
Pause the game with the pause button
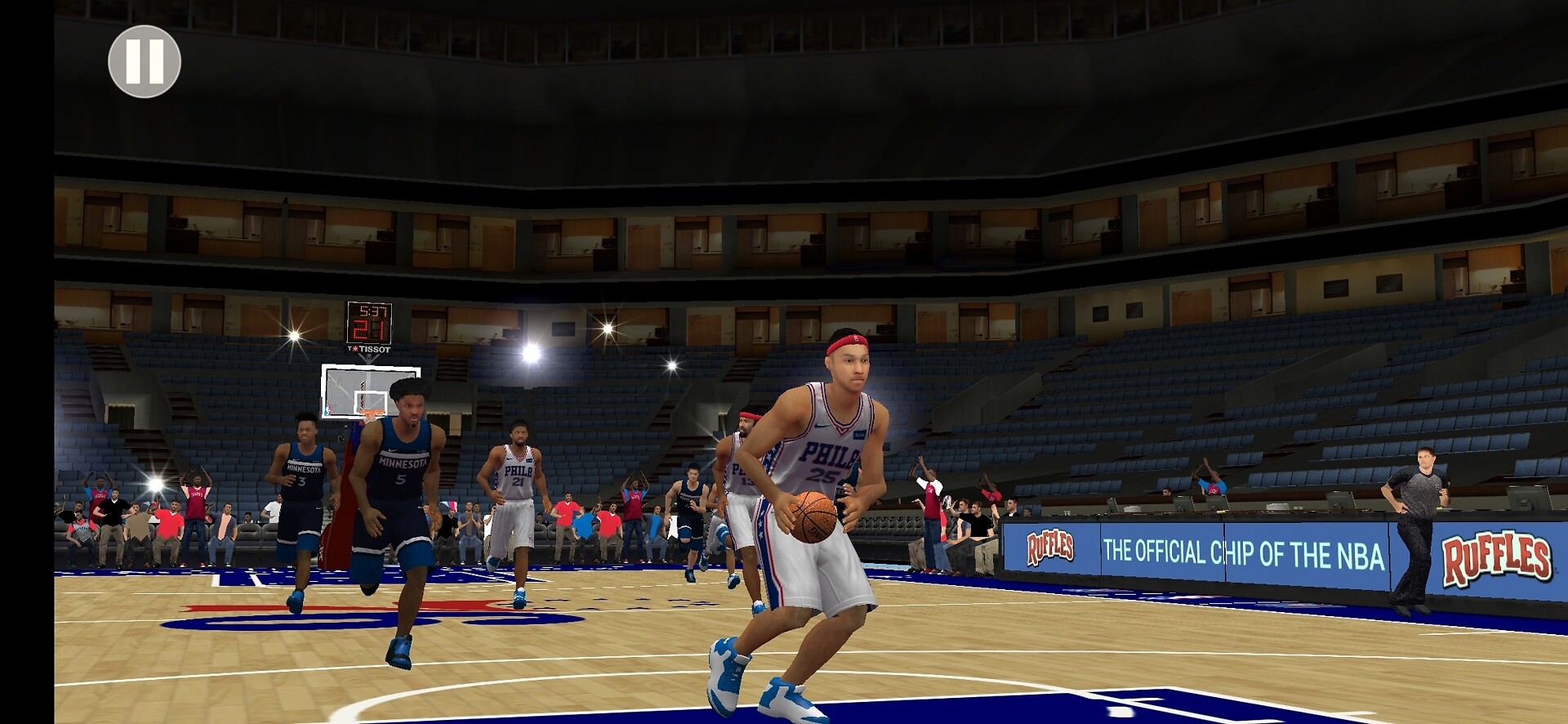(x=145, y=62)
